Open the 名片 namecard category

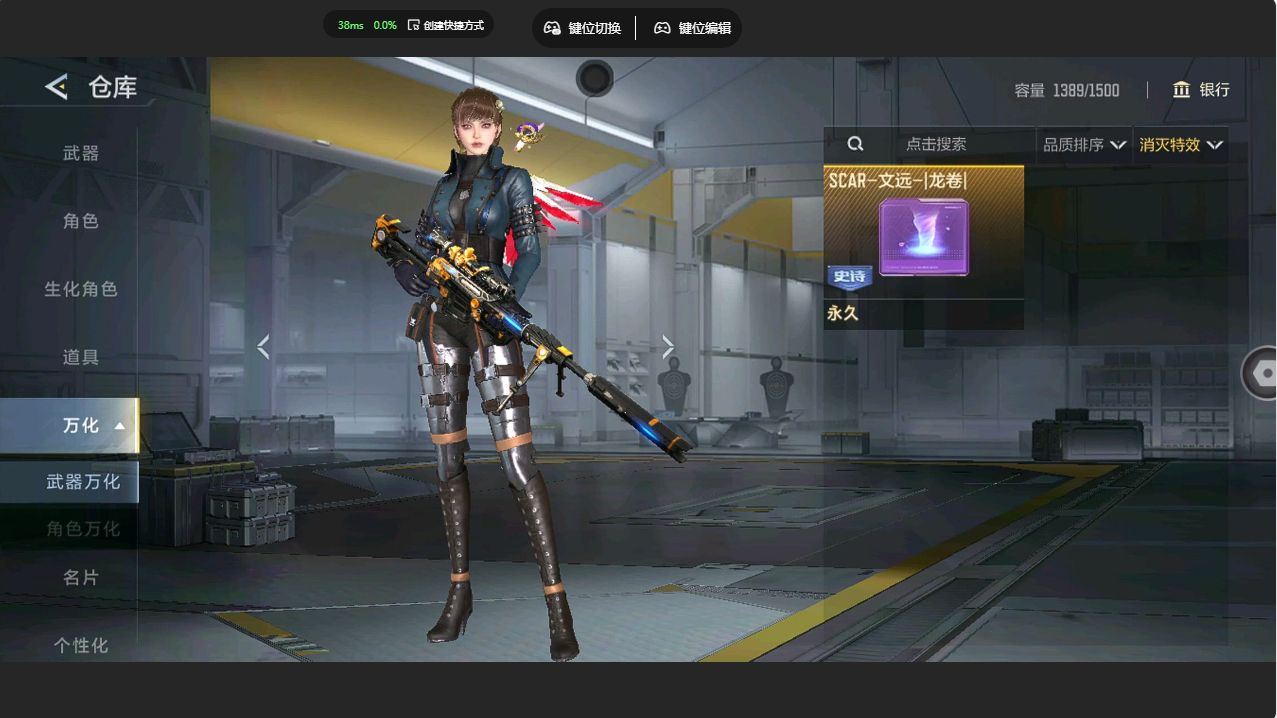(x=81, y=578)
